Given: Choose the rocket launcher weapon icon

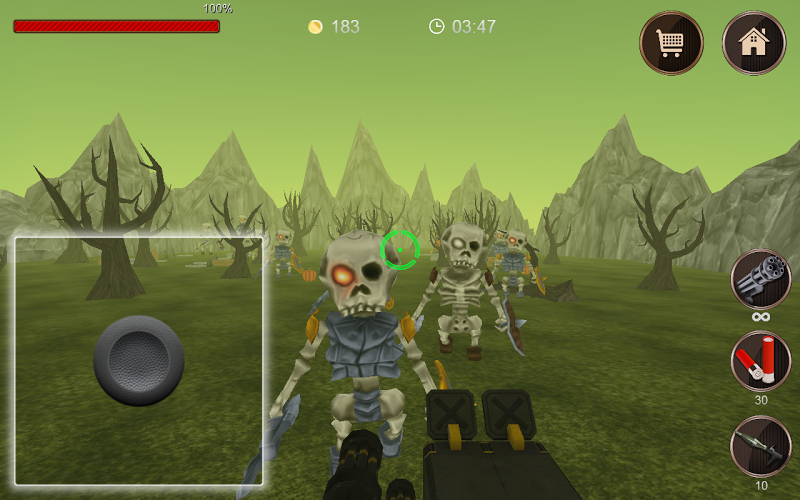Looking at the screenshot, I should point(761,445).
